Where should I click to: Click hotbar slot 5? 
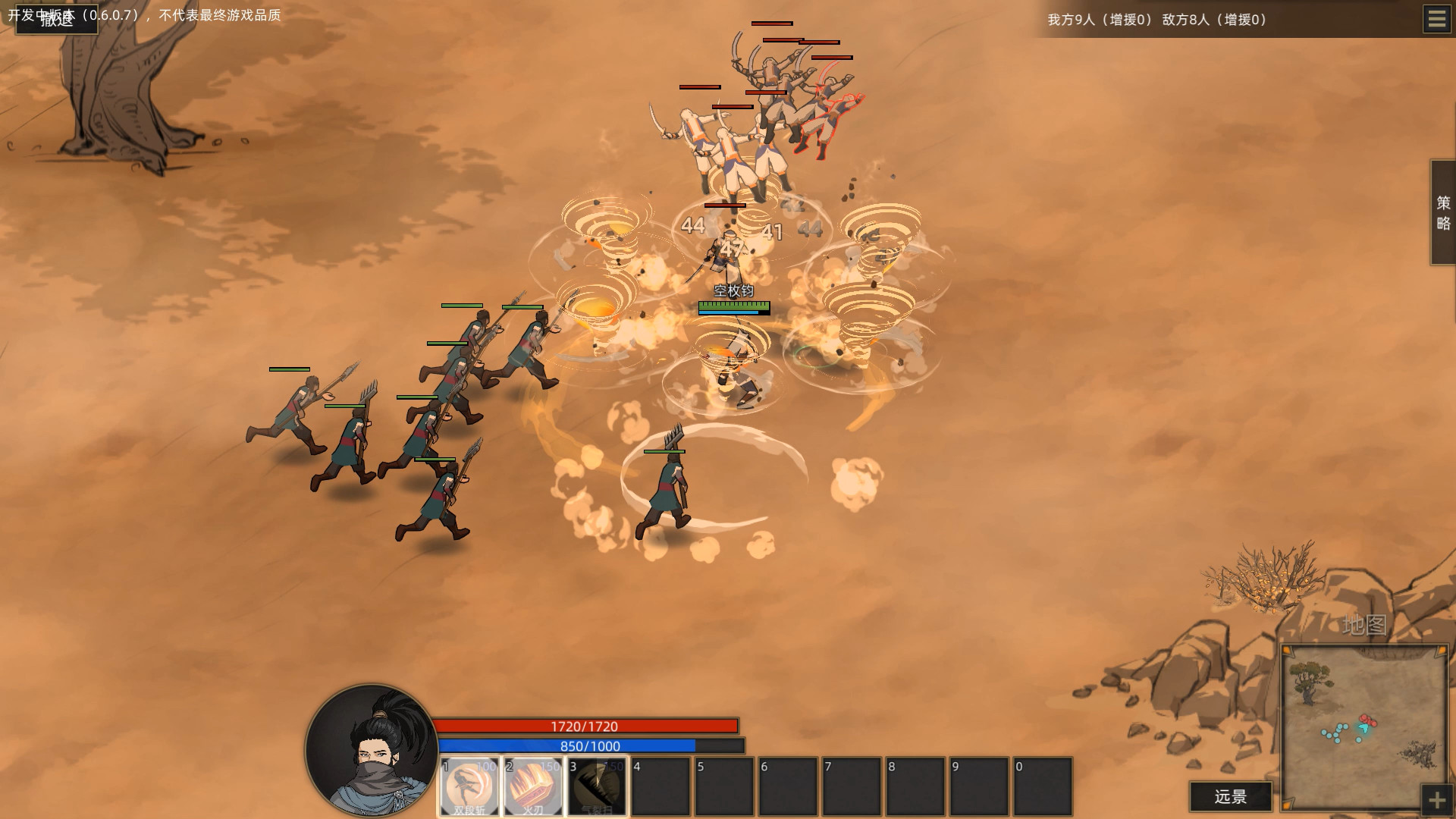tap(725, 786)
